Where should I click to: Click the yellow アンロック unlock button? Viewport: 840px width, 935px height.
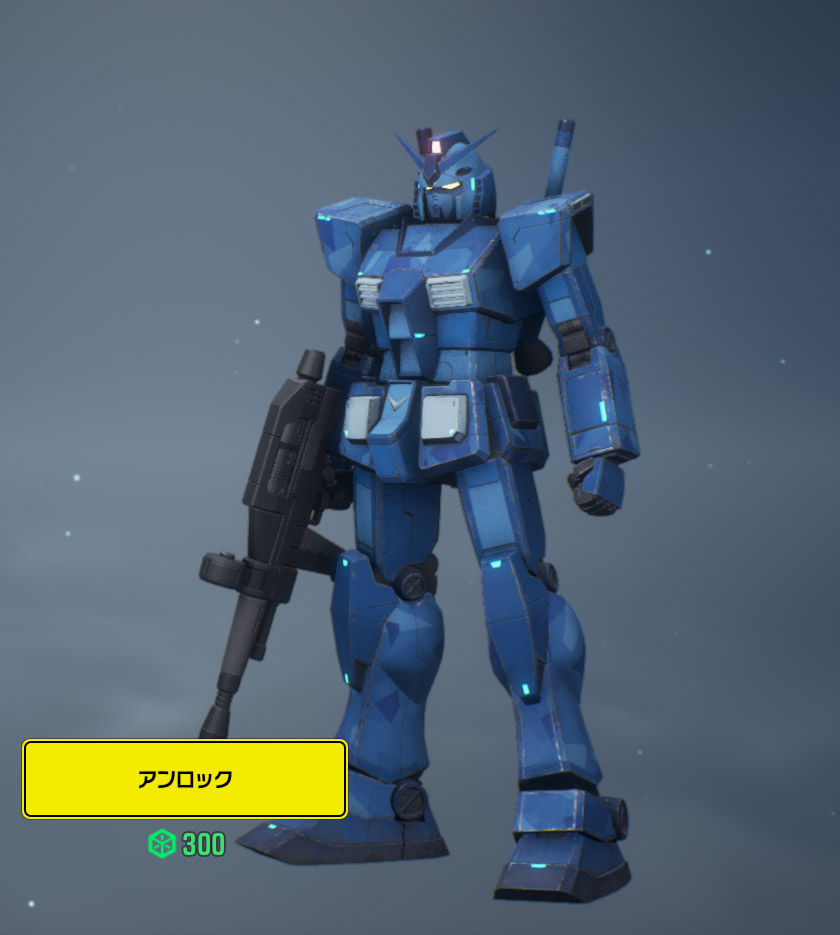[185, 779]
